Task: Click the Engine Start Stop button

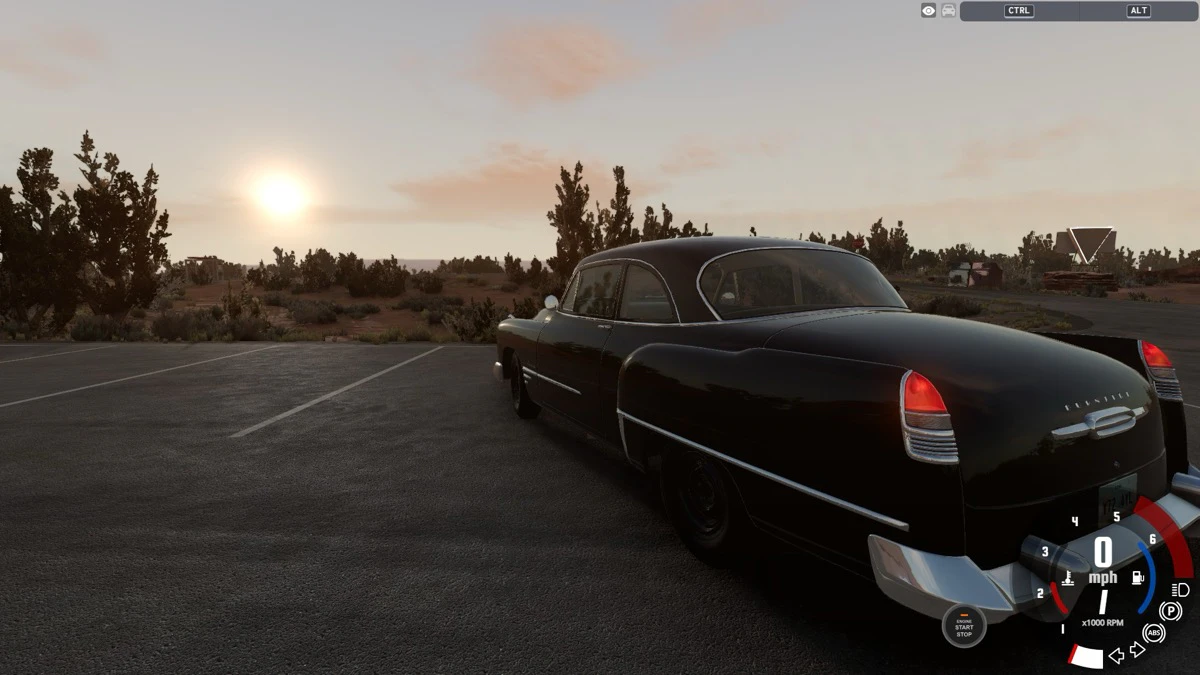Action: 964,626
